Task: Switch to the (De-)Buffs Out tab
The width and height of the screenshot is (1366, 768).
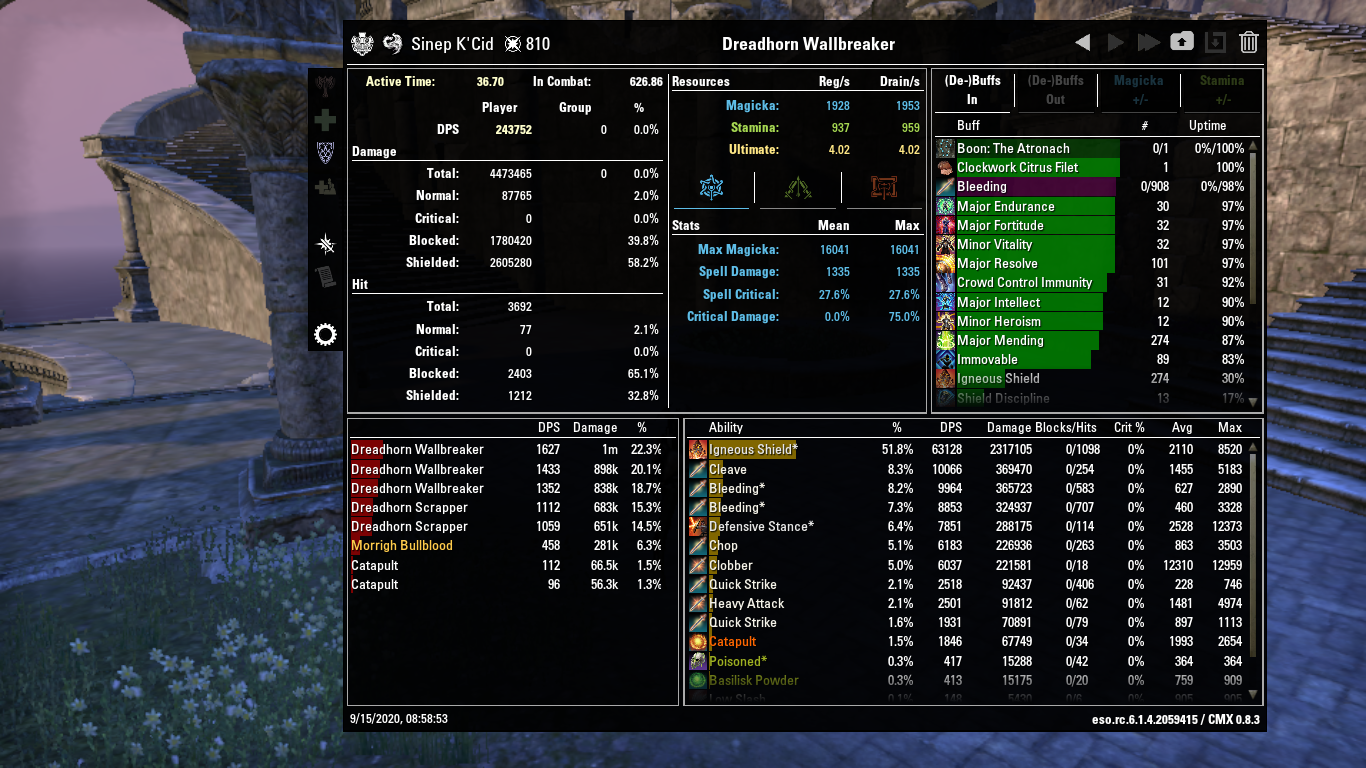Action: 1055,88
